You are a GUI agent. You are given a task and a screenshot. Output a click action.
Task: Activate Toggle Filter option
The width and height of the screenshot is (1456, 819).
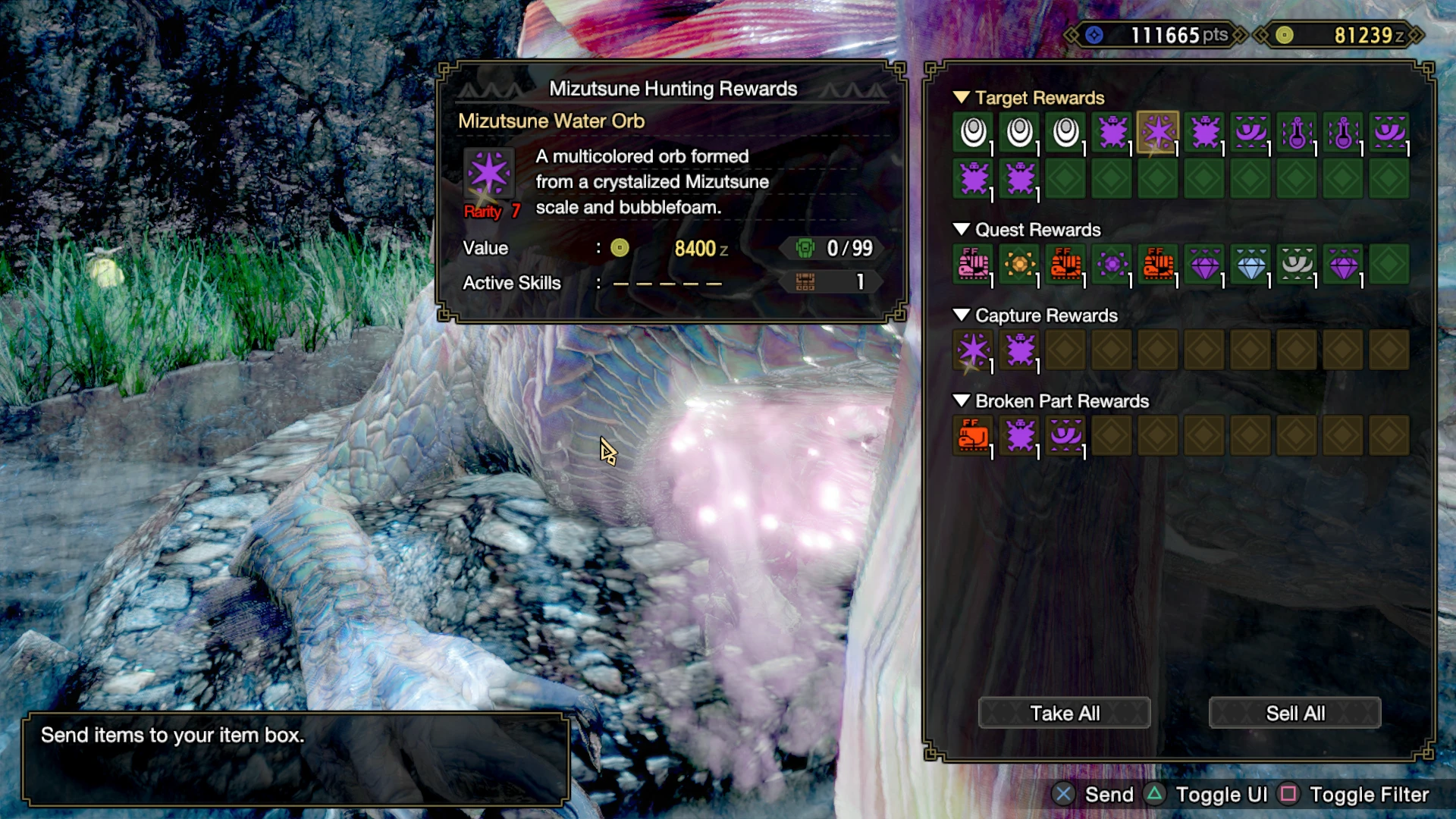pyautogui.click(x=1369, y=795)
